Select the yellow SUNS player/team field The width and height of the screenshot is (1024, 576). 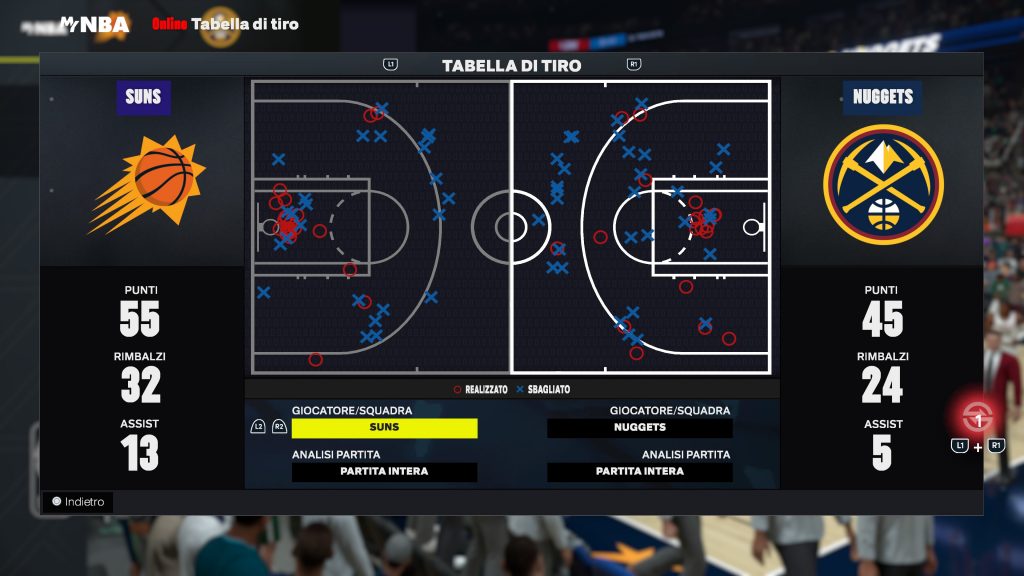click(384, 428)
